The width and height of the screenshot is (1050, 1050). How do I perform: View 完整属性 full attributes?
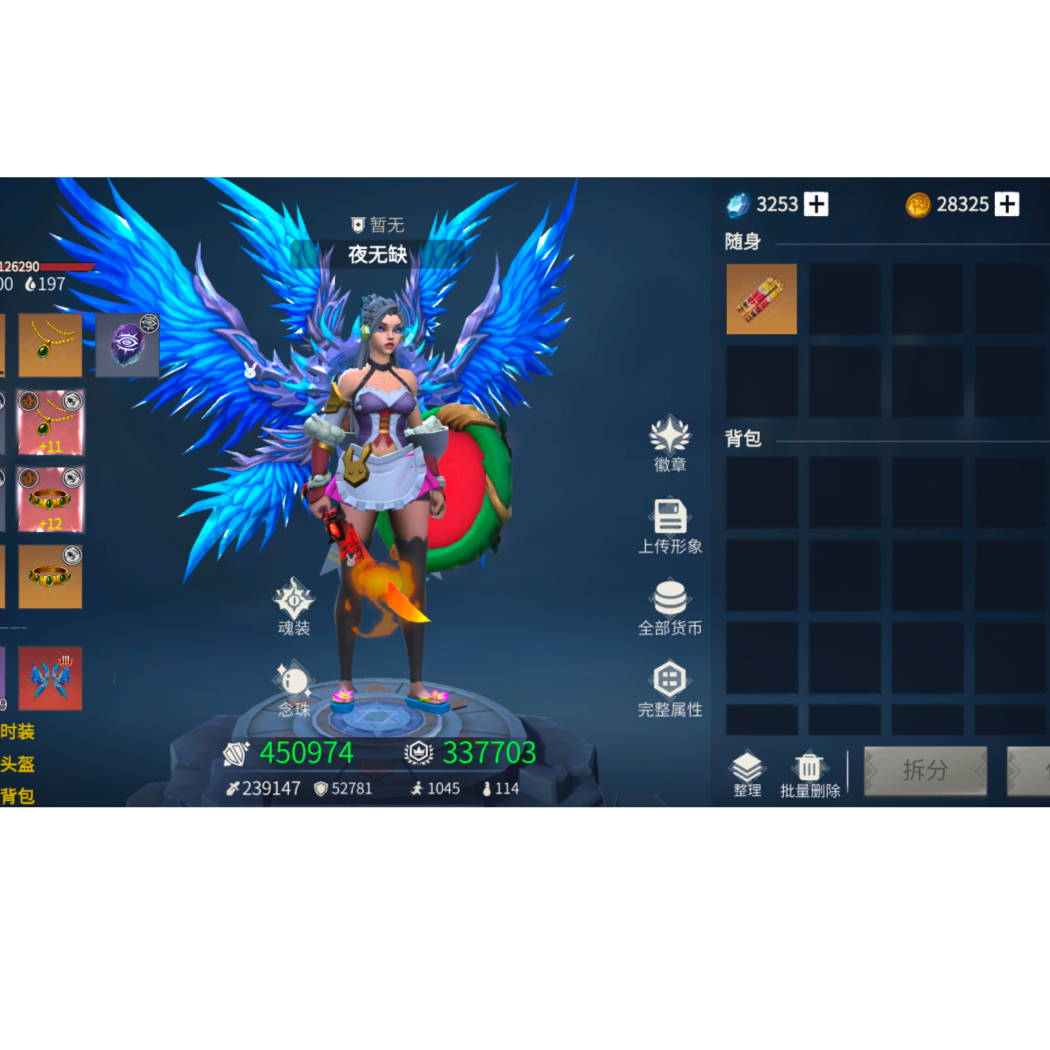coord(670,689)
